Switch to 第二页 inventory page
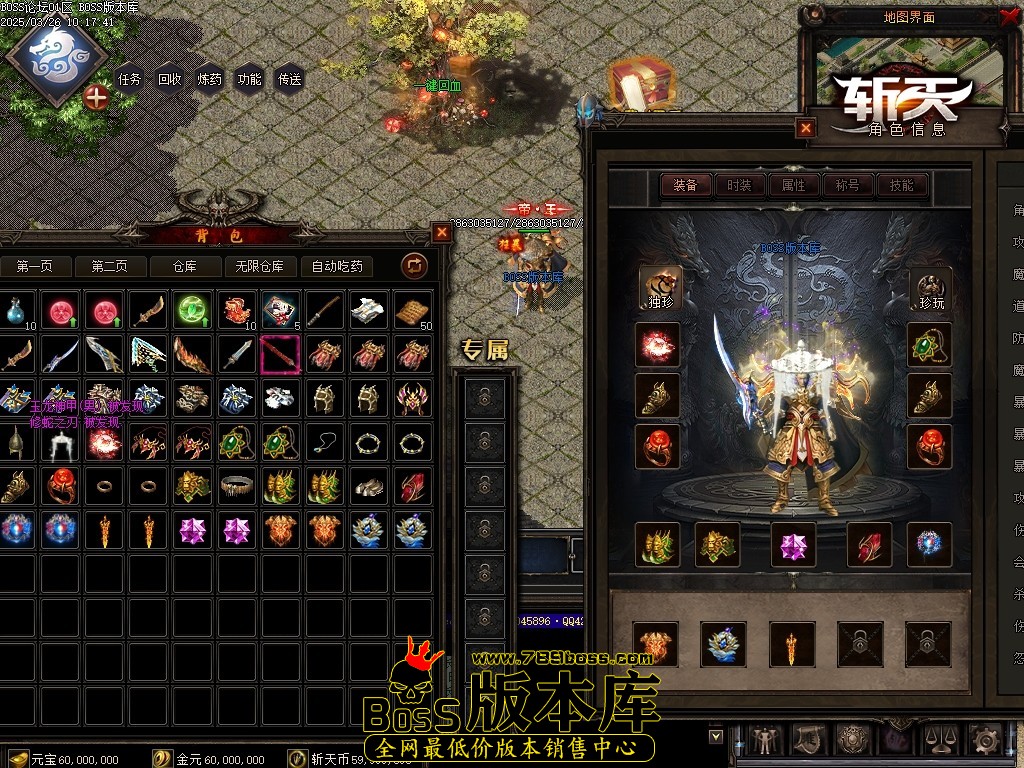Image resolution: width=1024 pixels, height=768 pixels. pos(110,266)
